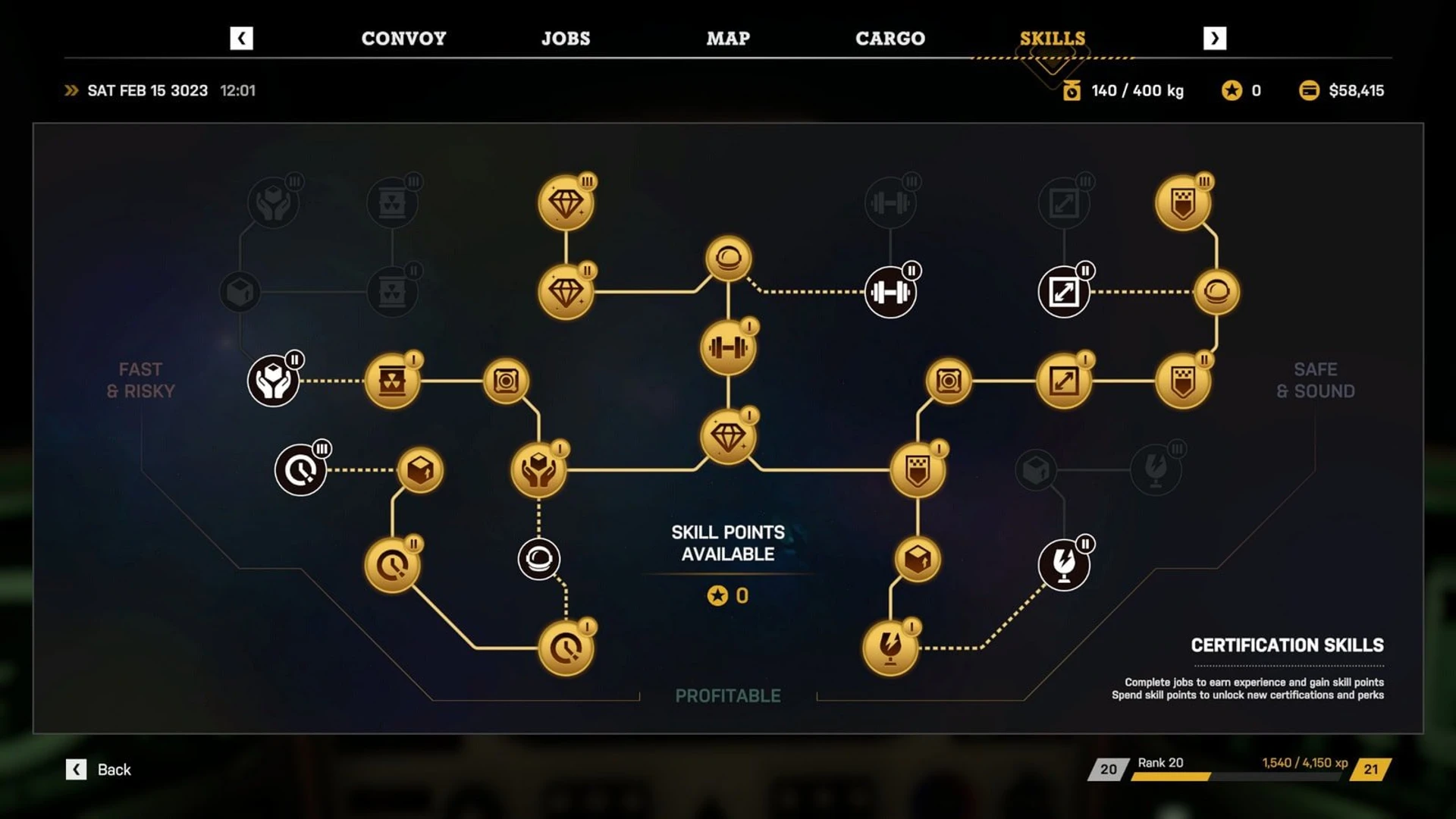Screen dimensions: 1456x819
Task: Click the next-tab right arrow button
Action: [x=1214, y=39]
